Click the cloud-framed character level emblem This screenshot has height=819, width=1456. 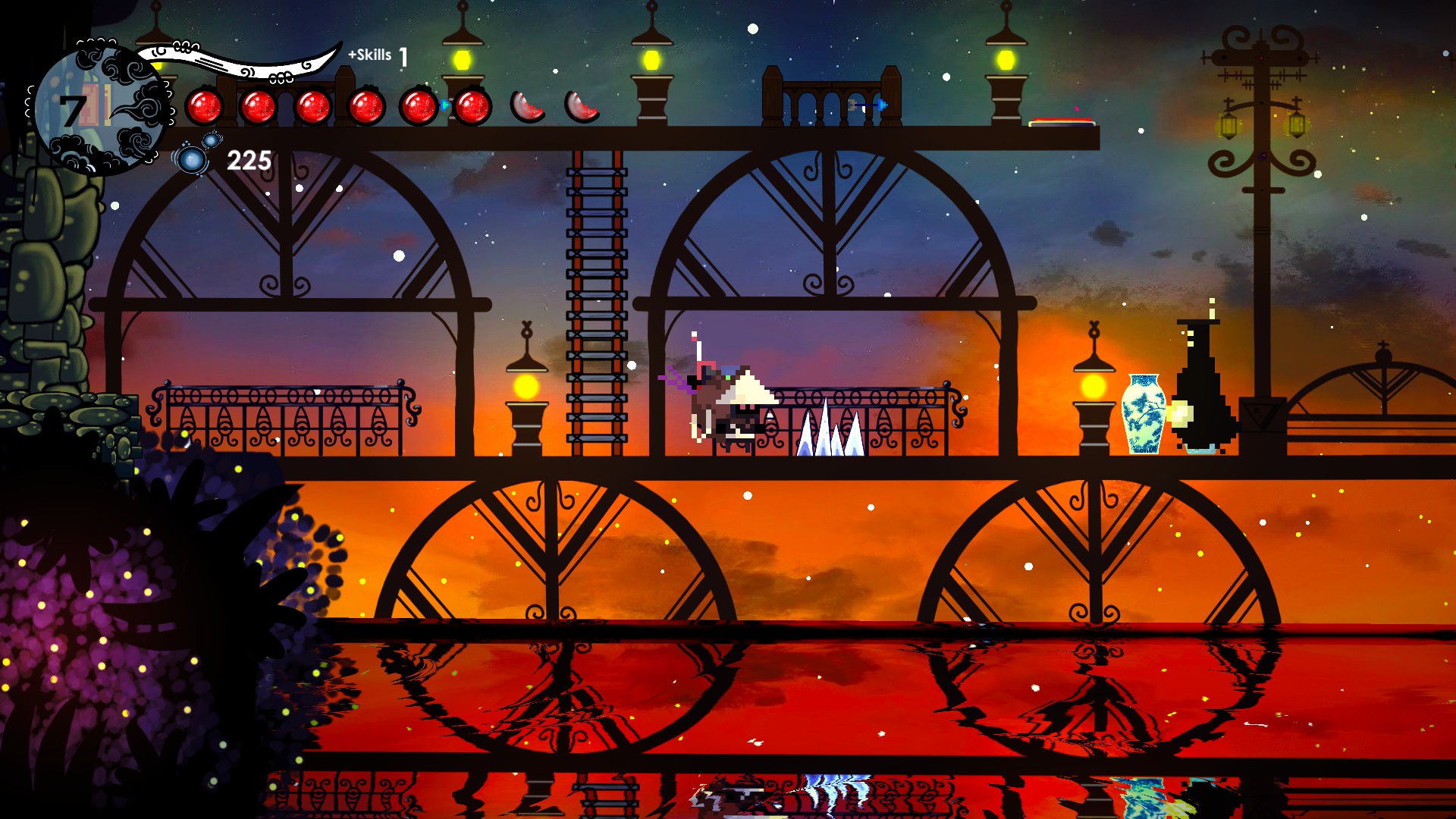tap(99, 108)
